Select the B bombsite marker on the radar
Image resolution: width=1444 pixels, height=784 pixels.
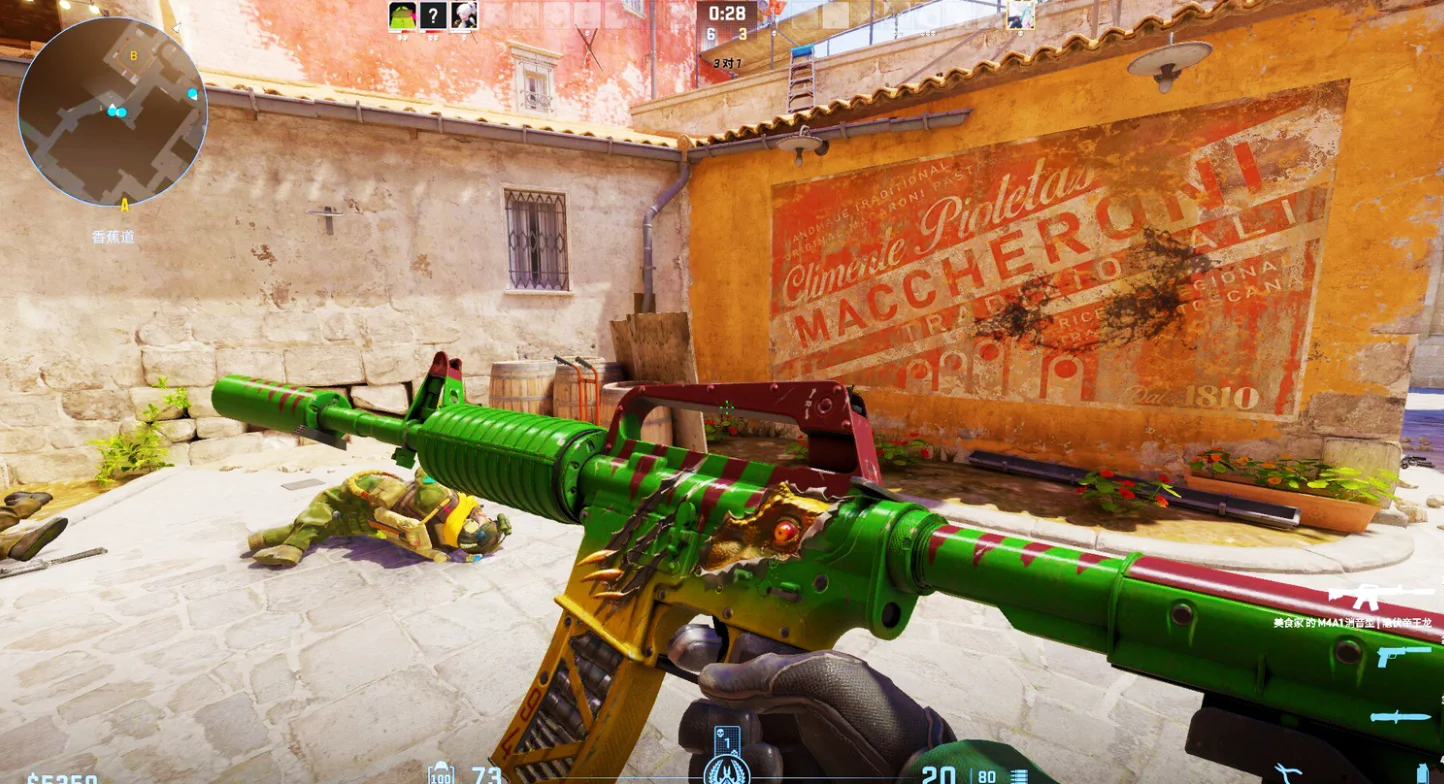pos(134,56)
